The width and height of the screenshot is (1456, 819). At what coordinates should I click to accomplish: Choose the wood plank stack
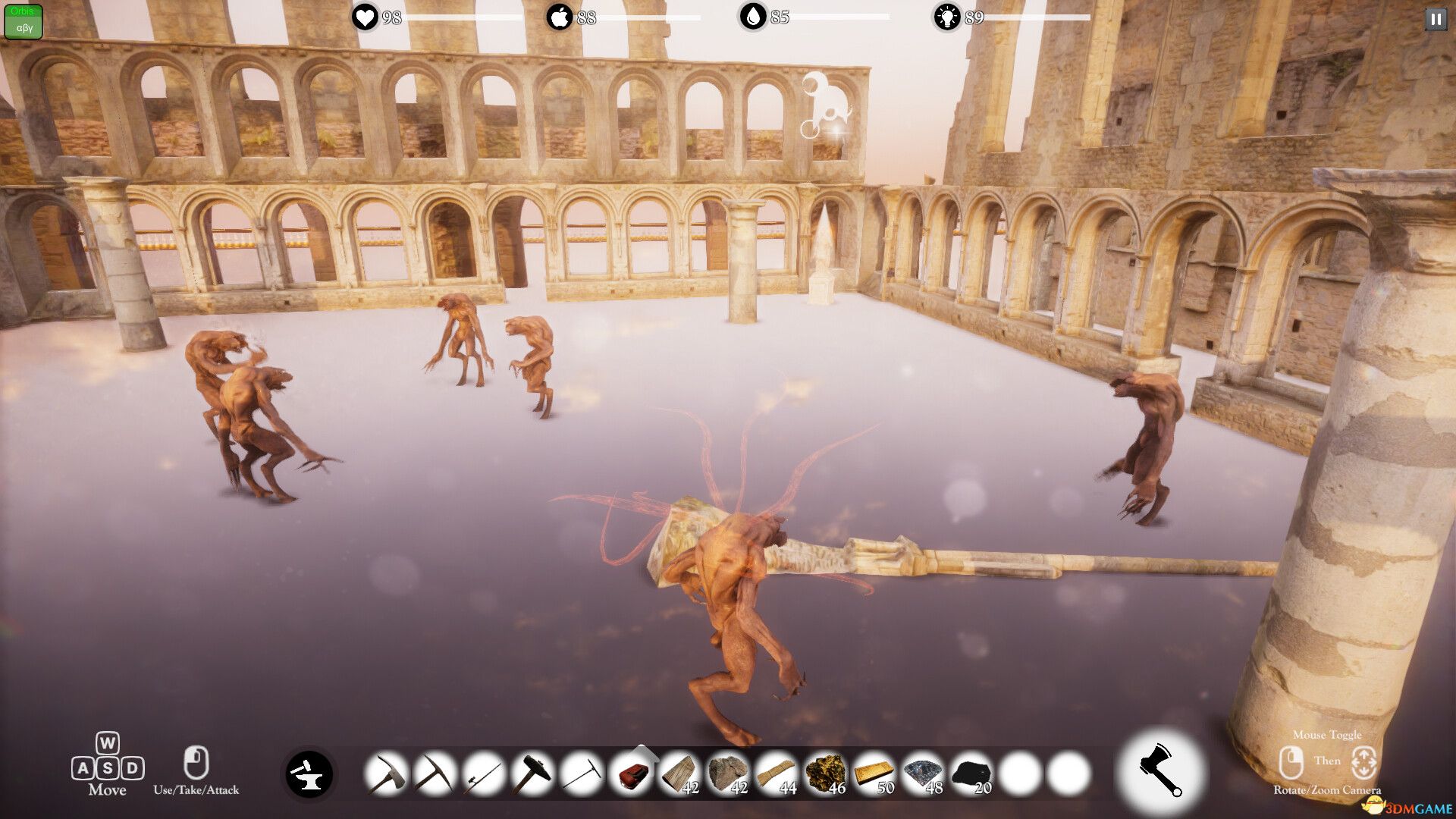click(679, 774)
